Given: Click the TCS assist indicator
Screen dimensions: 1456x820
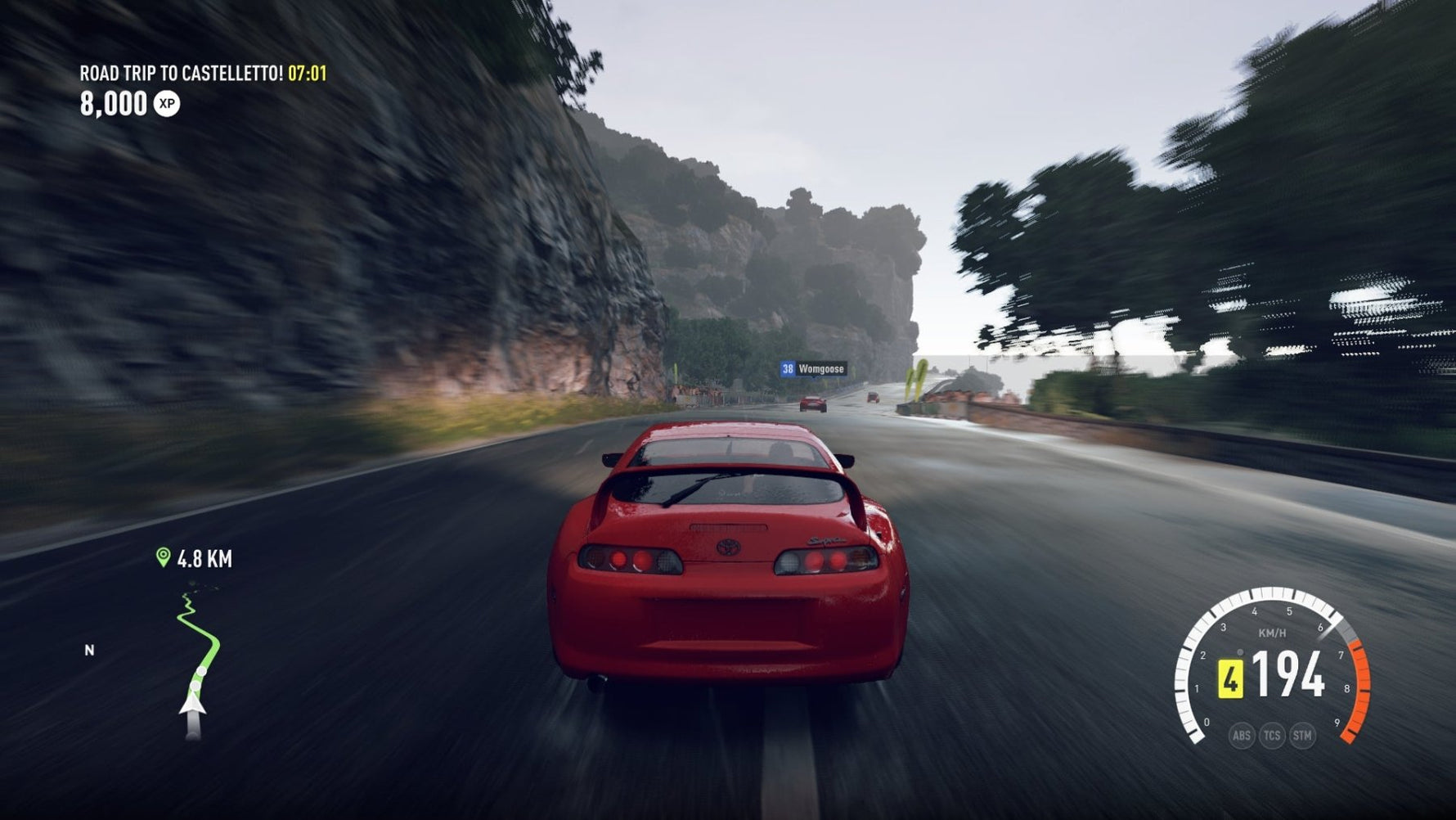Looking at the screenshot, I should pos(1271,735).
